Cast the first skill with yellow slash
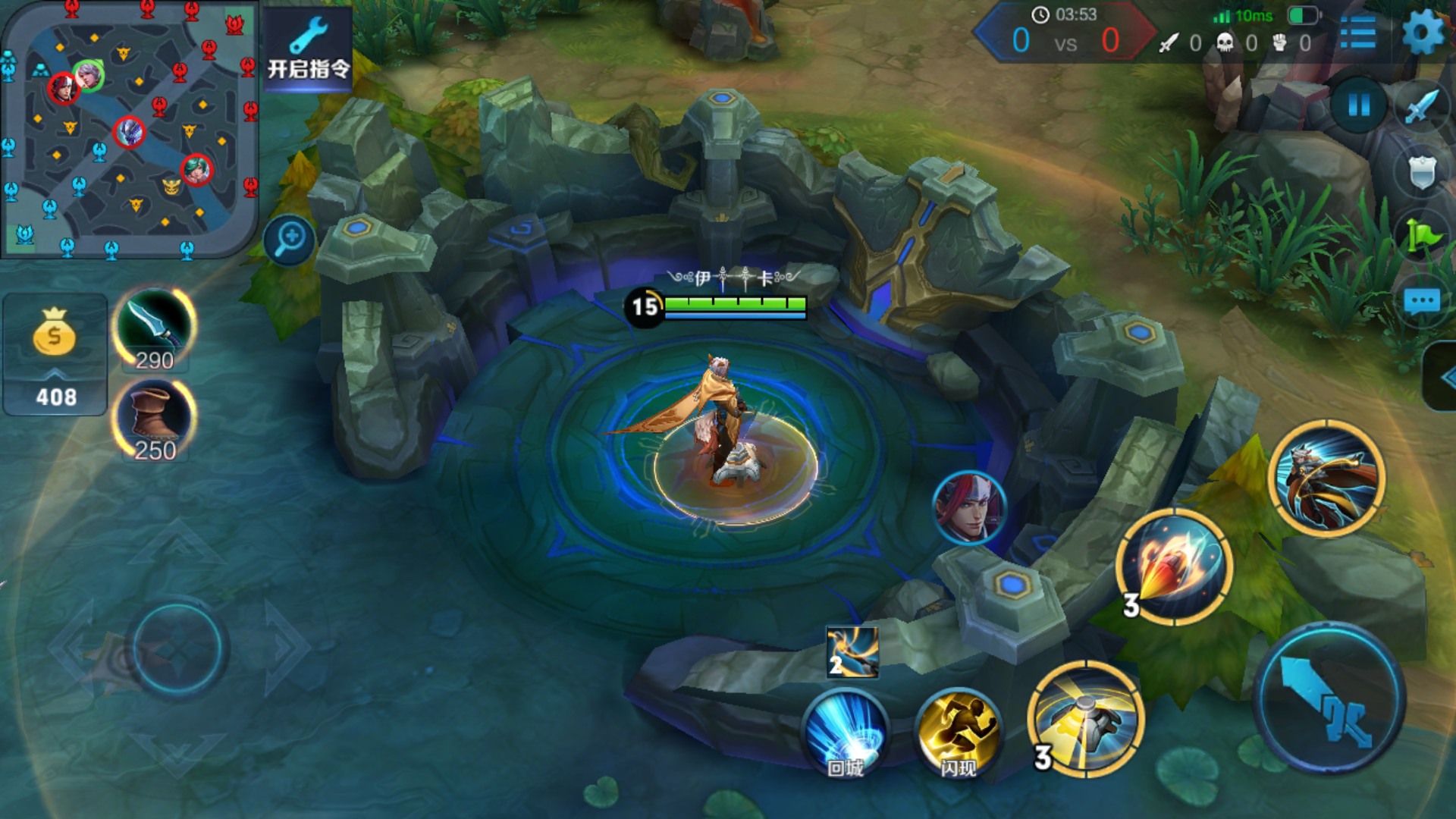 point(1086,718)
